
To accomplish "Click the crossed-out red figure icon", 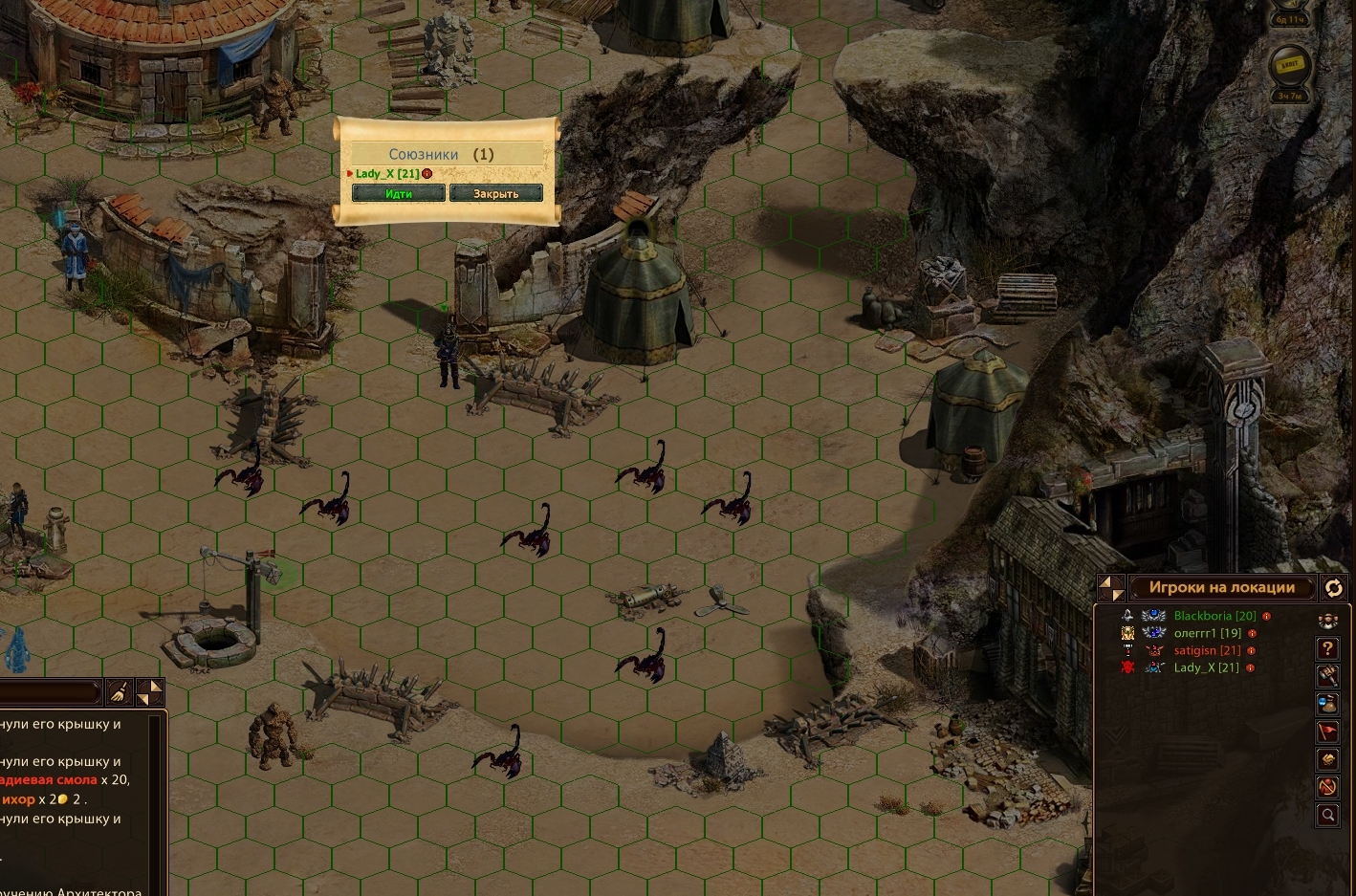I will 1328,787.
